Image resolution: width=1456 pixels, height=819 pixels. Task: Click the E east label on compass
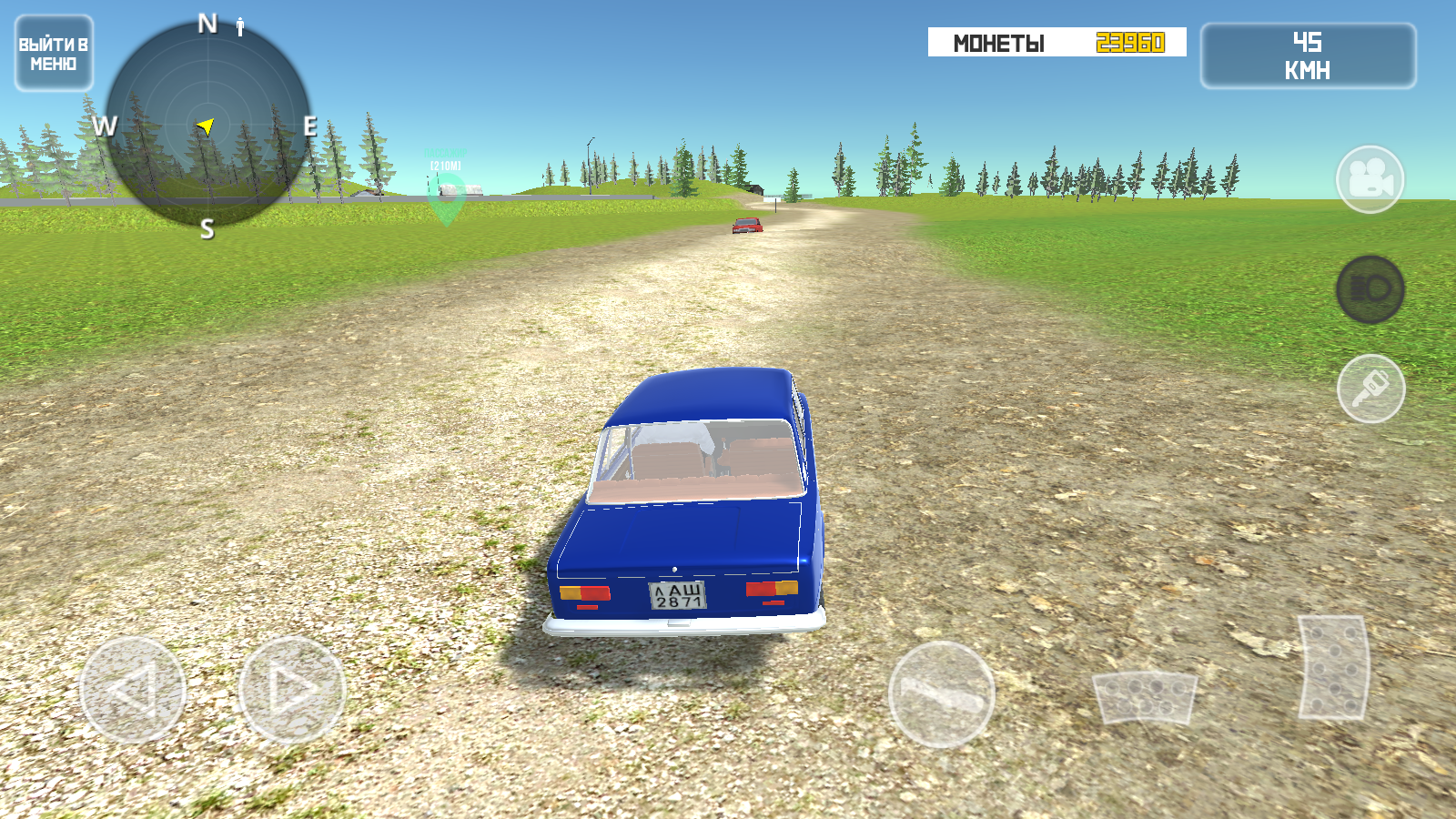point(307,125)
